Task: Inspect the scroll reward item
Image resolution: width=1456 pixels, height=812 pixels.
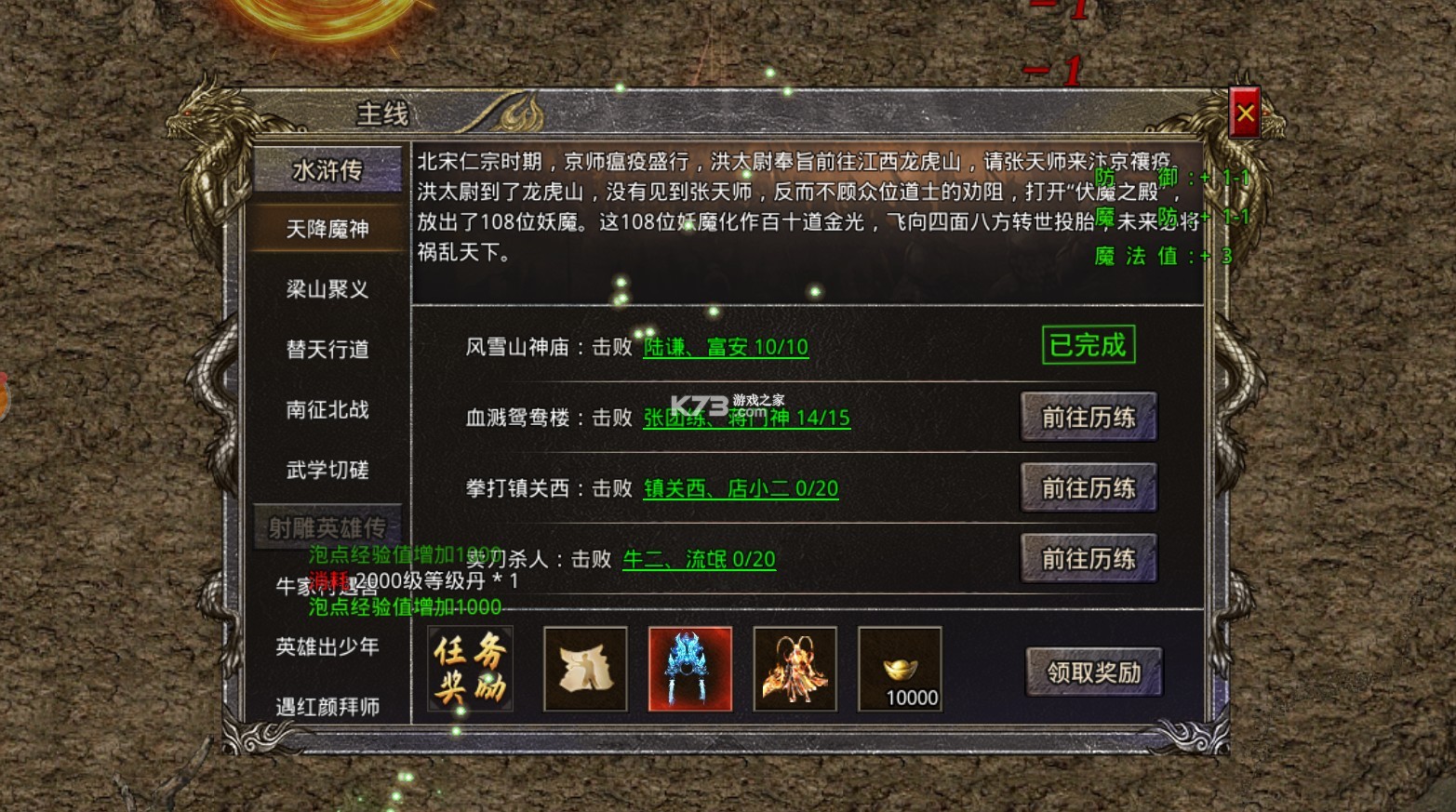Action: tap(585, 670)
